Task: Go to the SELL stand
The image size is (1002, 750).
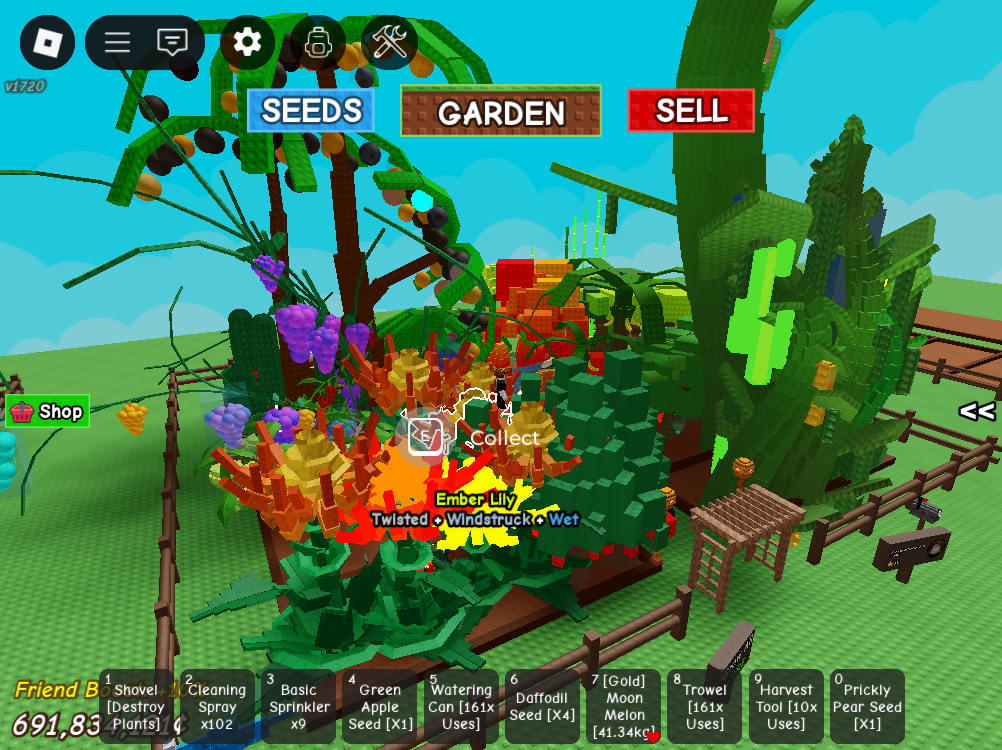Action: coord(691,110)
